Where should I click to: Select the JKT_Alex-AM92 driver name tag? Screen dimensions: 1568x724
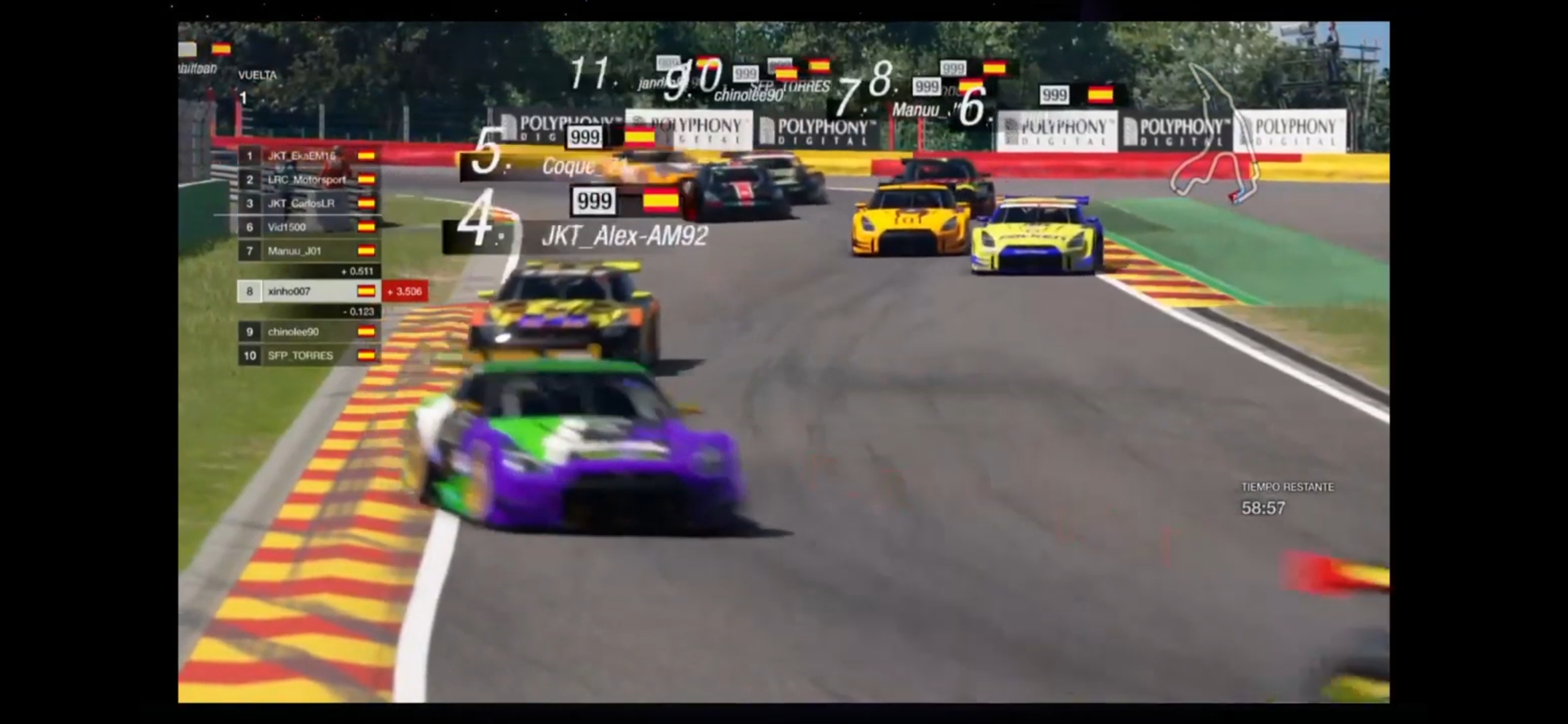(623, 236)
